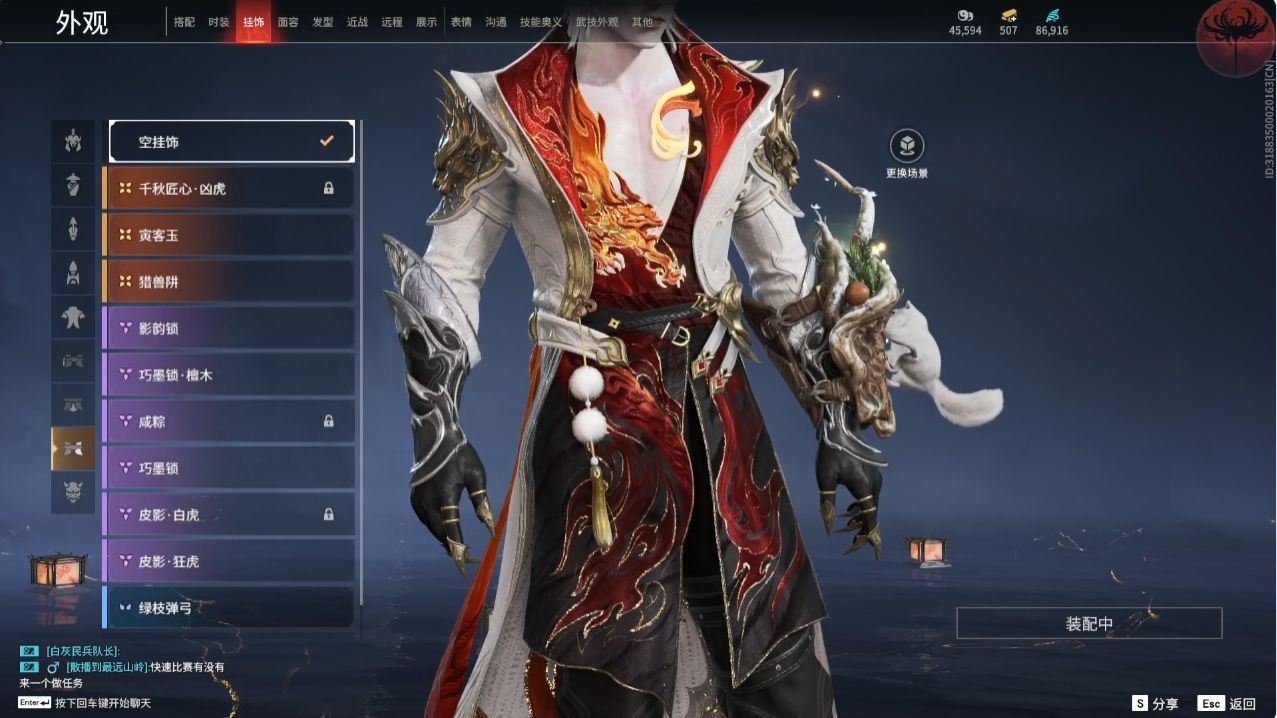Open the 搭配 tab

coord(184,22)
